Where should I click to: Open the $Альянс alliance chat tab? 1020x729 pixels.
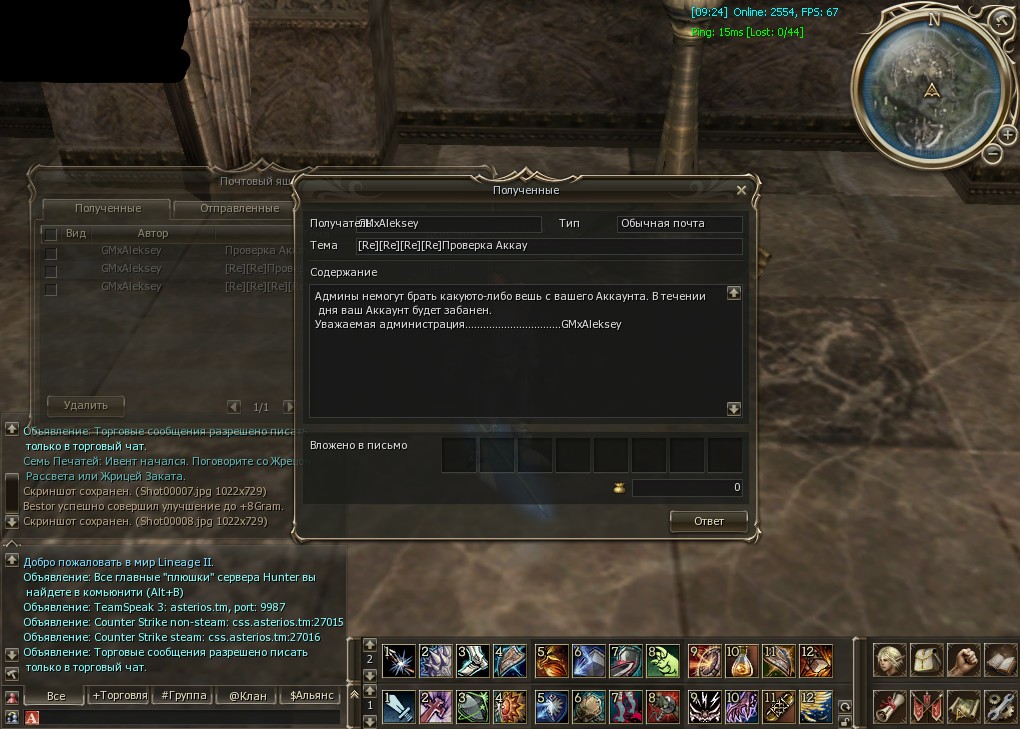tap(311, 695)
